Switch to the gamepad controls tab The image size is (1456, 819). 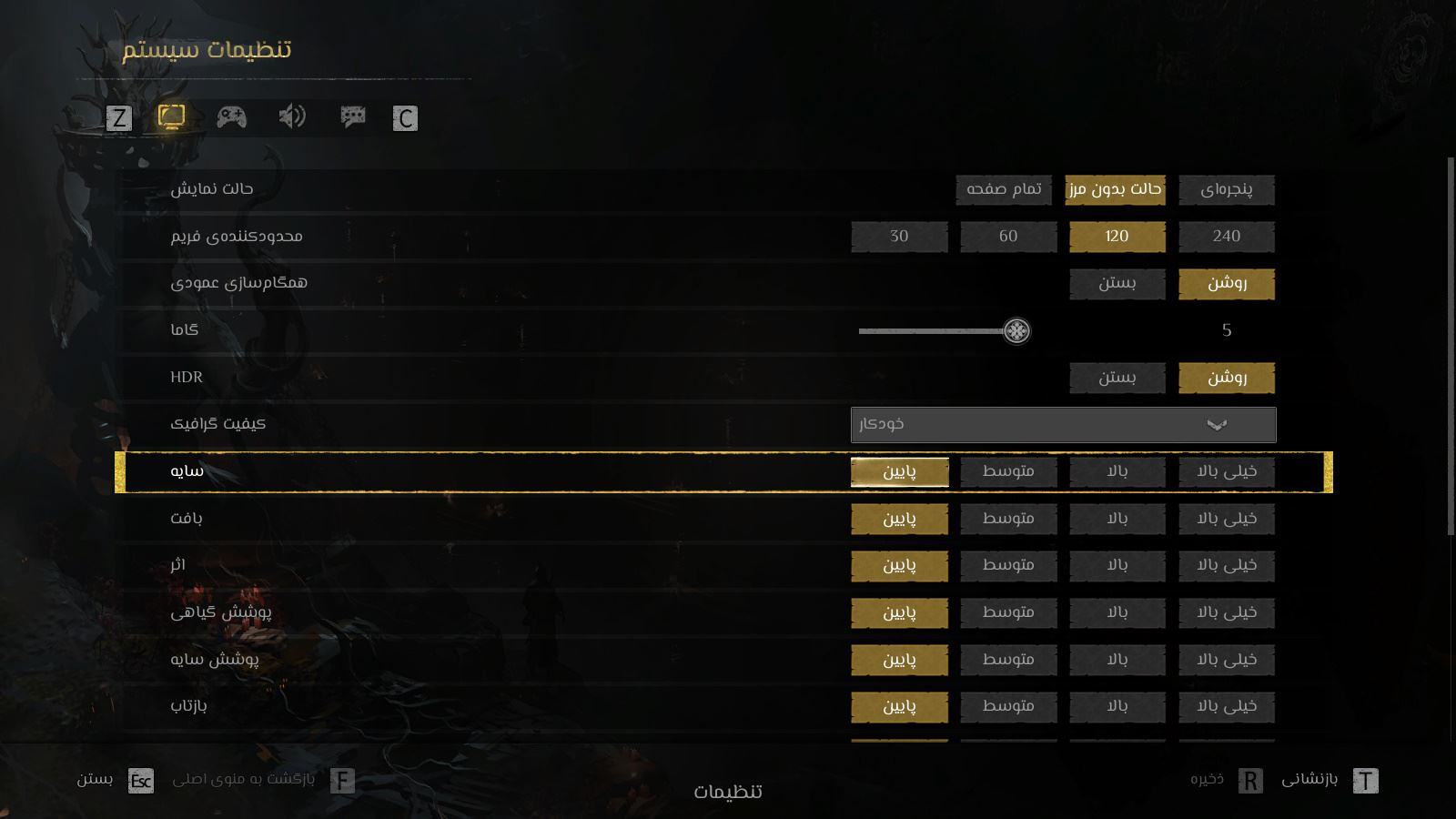tap(231, 116)
